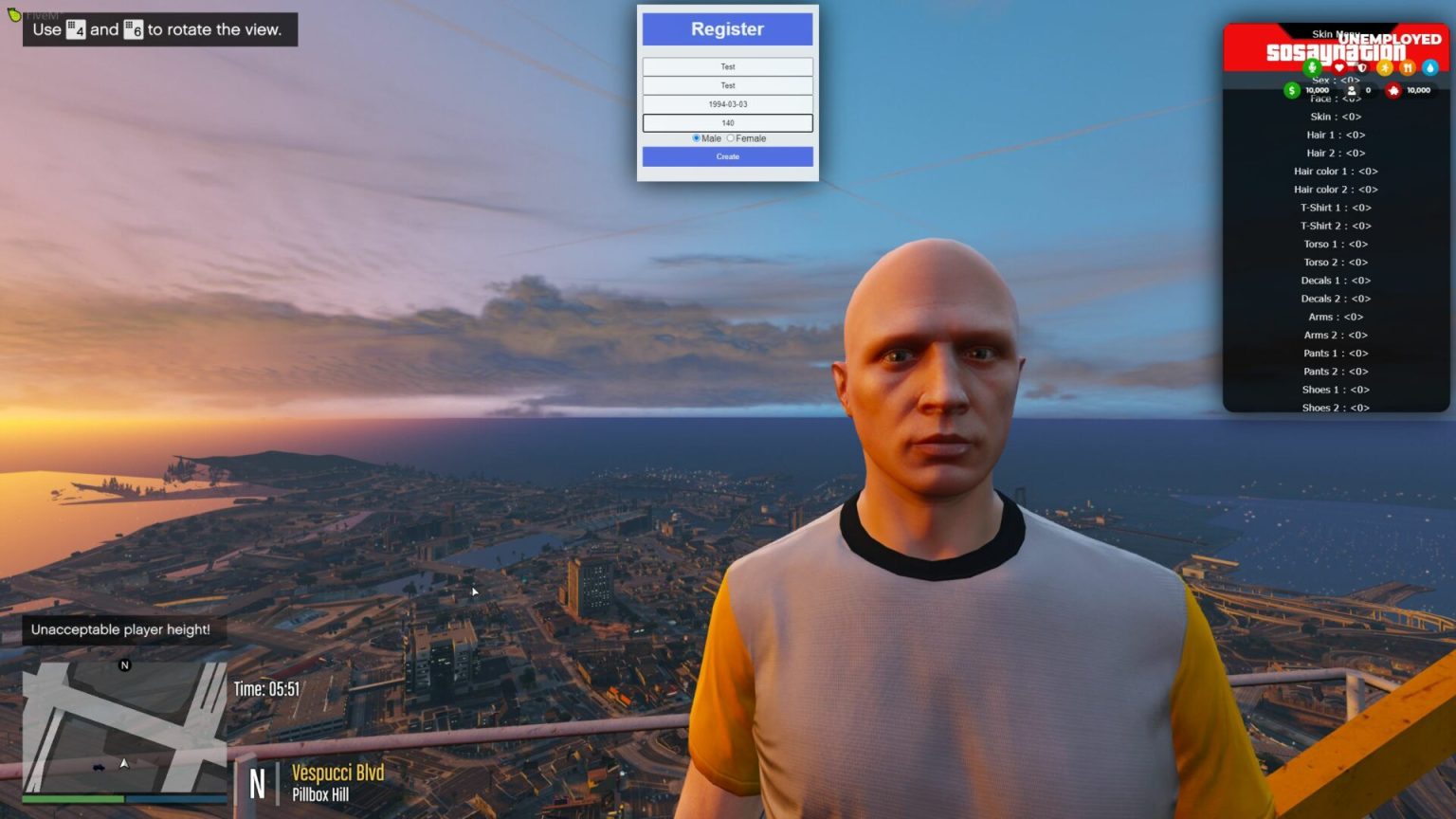This screenshot has height=819, width=1456.
Task: Select the Hair 2 menu entry
Action: pyautogui.click(x=1336, y=153)
